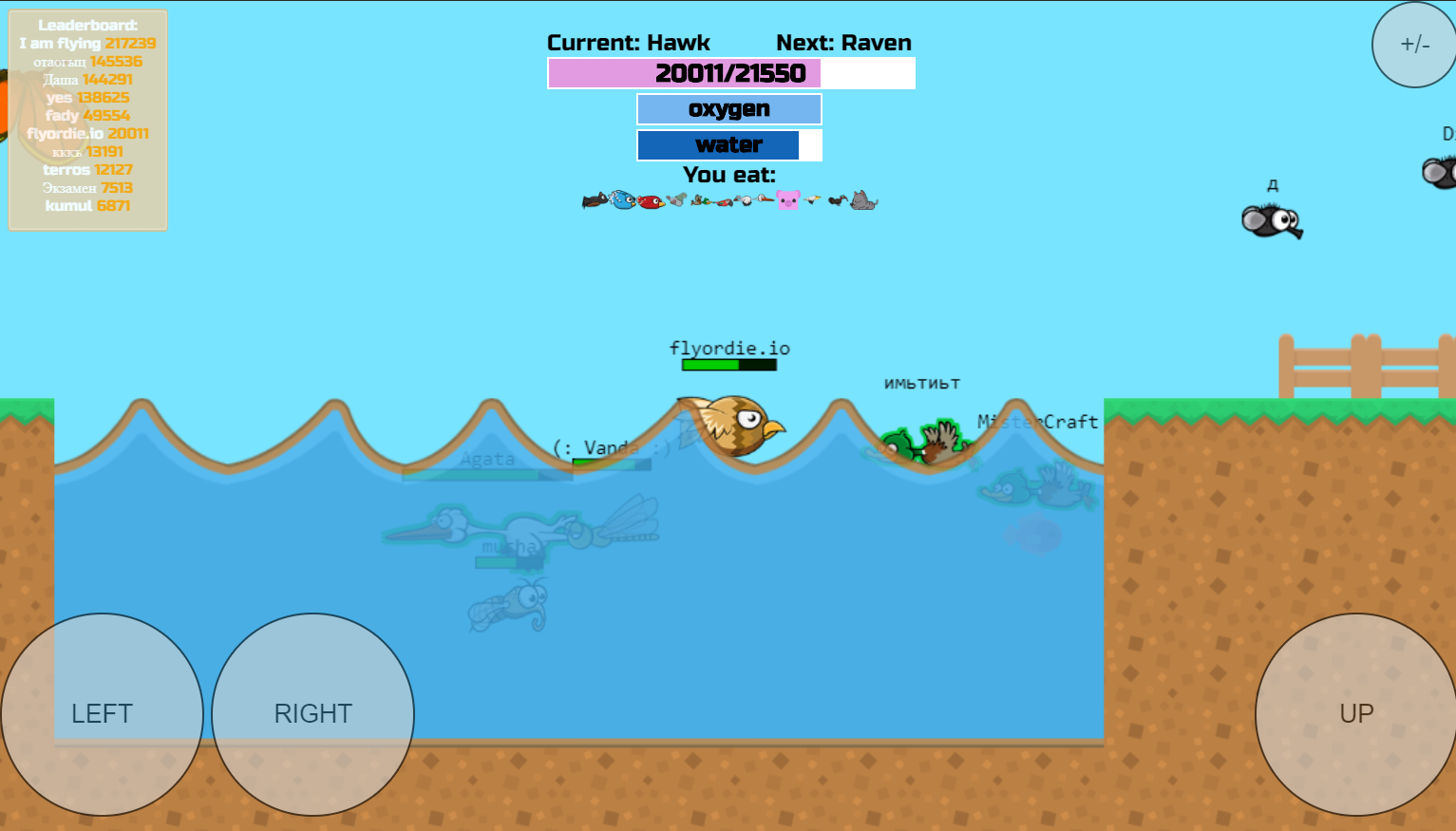Select 'I am flying' on the leaderboard
Viewport: 1456px width, 831px height.
pyautogui.click(x=59, y=43)
